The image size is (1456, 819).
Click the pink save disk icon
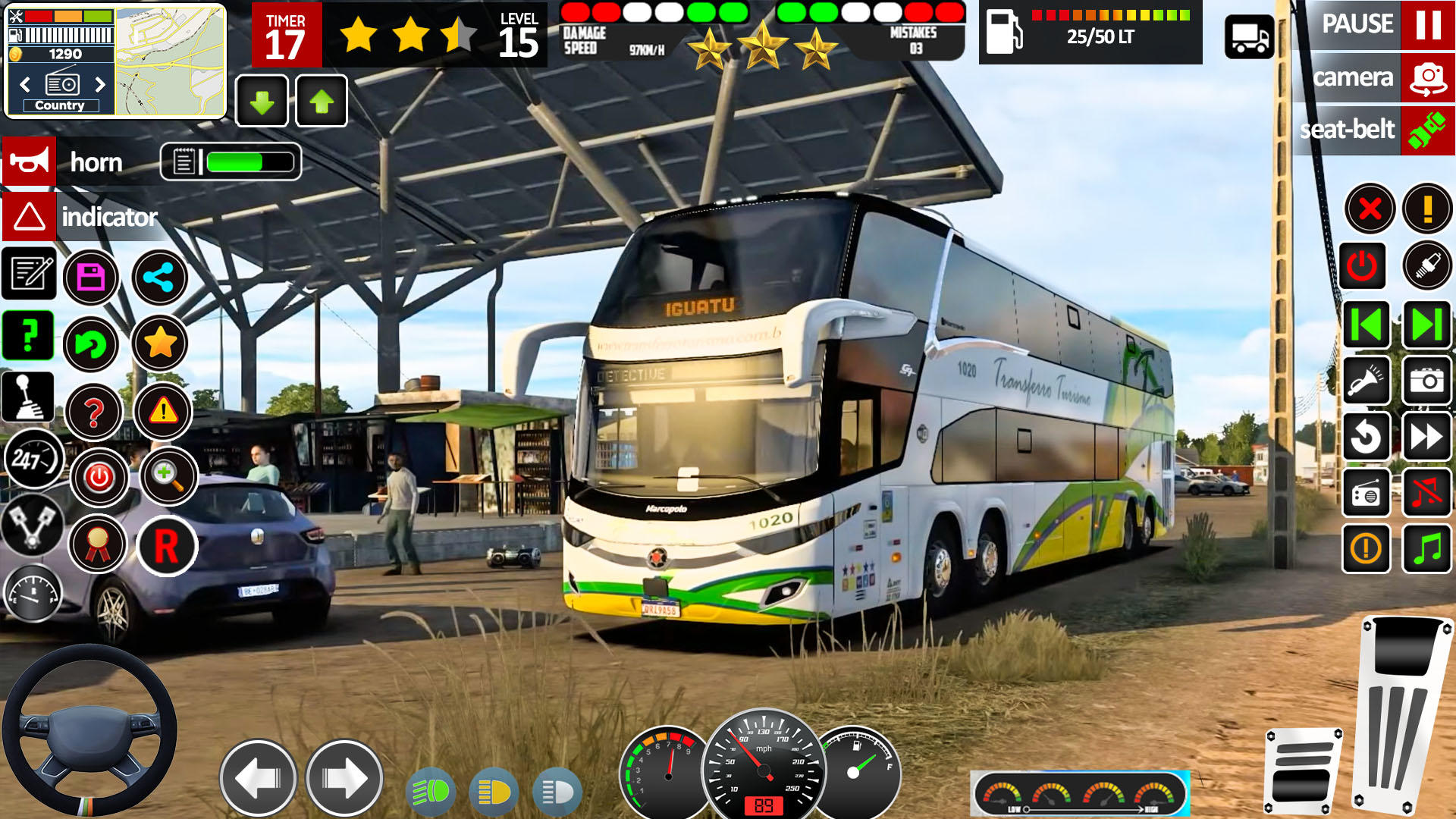[x=91, y=277]
